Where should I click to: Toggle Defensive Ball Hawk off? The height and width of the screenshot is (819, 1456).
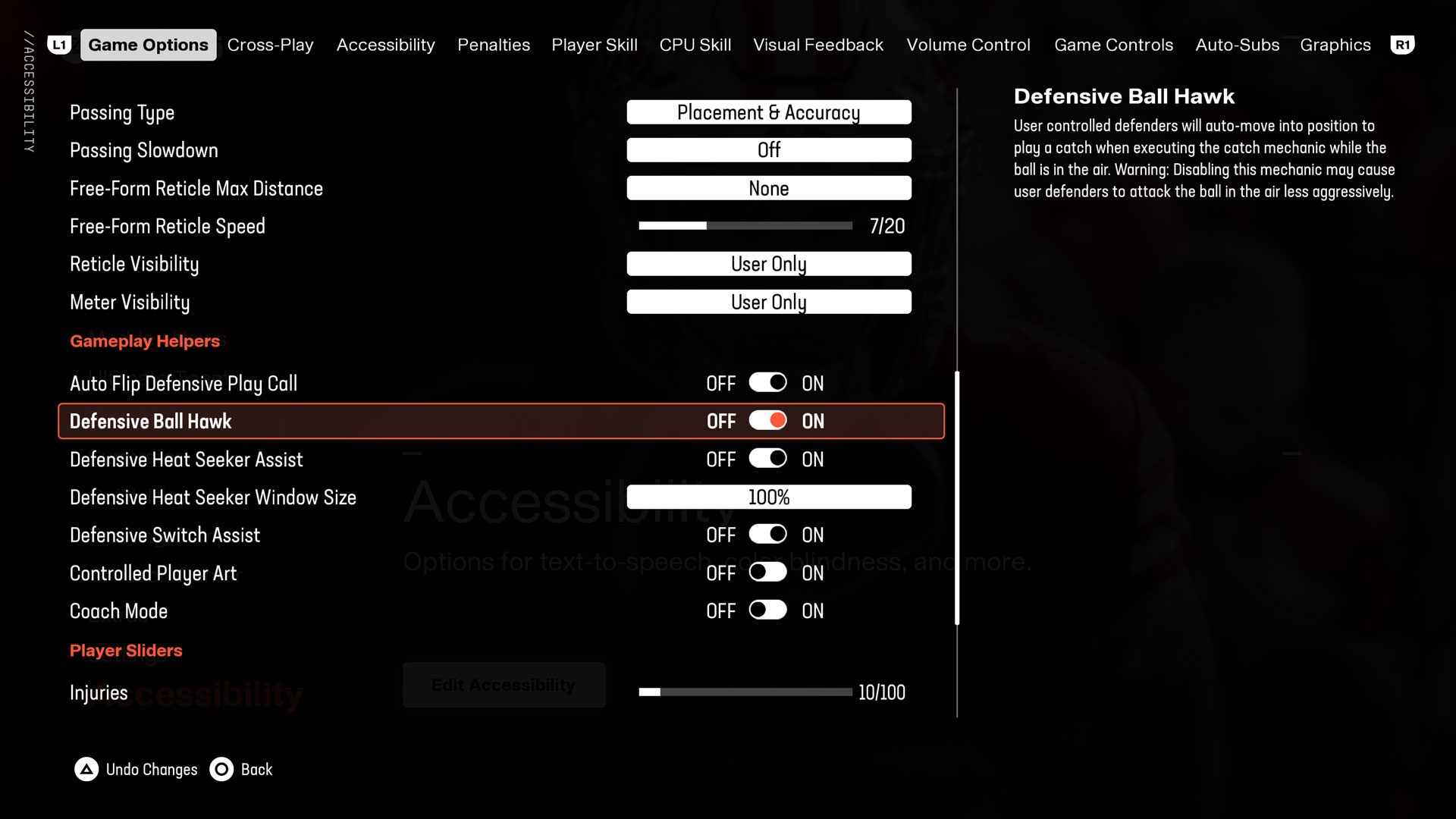pyautogui.click(x=767, y=420)
